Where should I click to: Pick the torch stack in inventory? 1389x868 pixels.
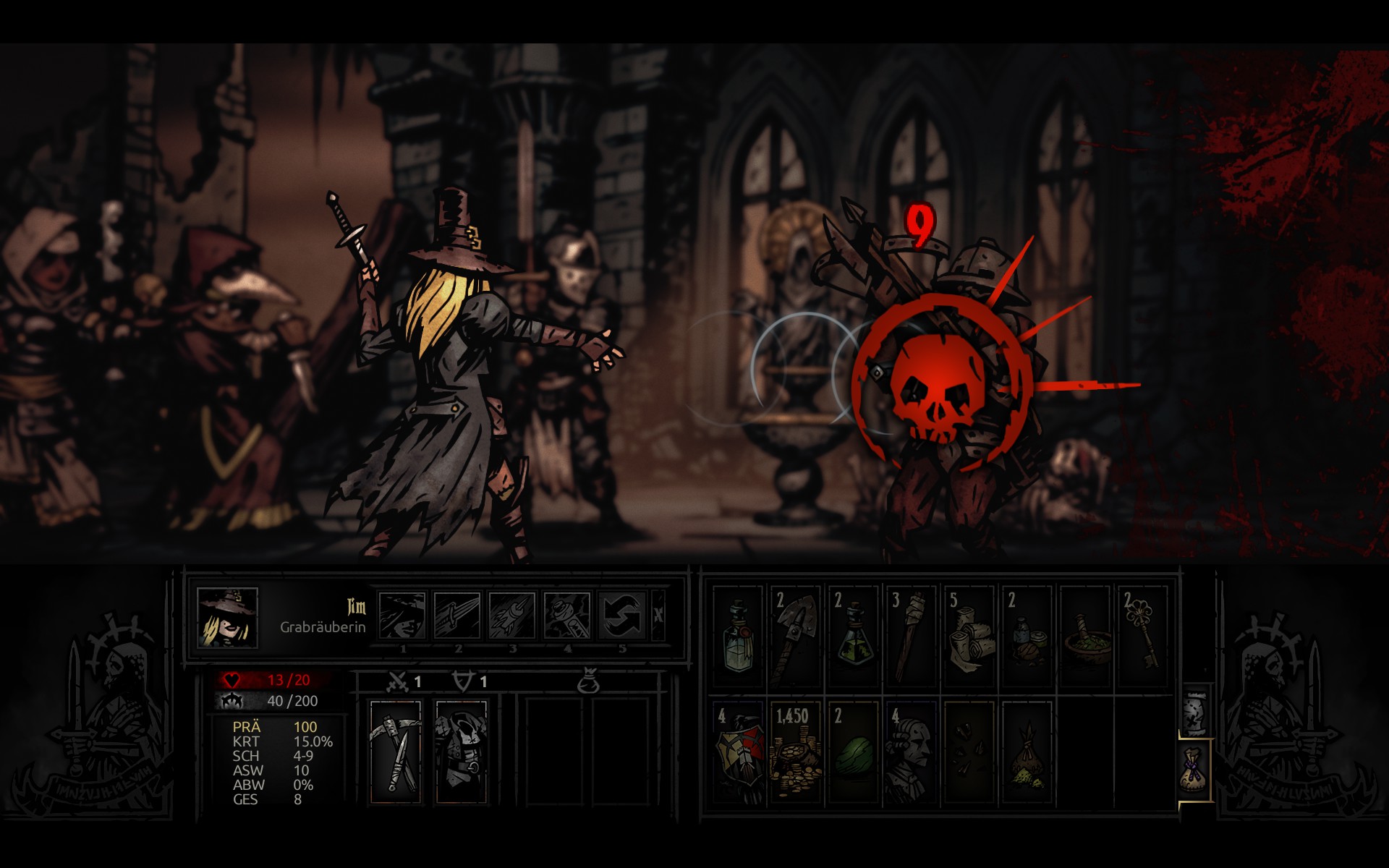[x=910, y=637]
